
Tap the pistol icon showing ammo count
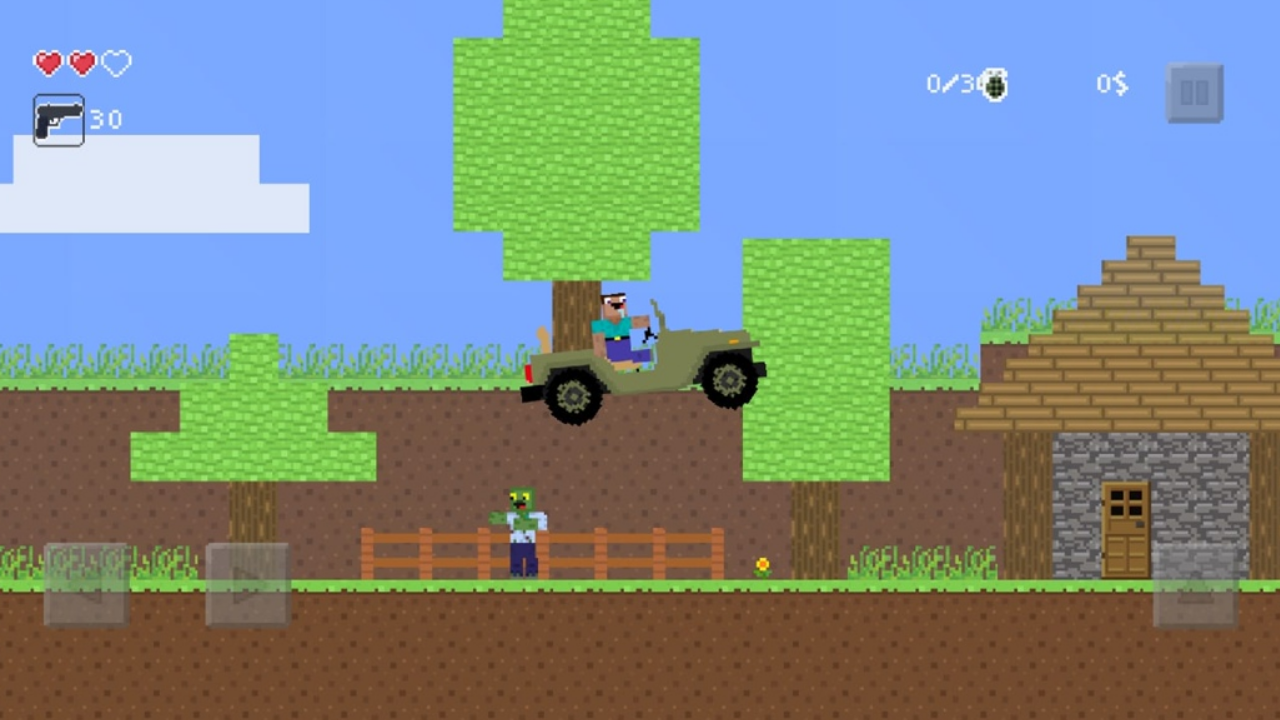[x=57, y=119]
